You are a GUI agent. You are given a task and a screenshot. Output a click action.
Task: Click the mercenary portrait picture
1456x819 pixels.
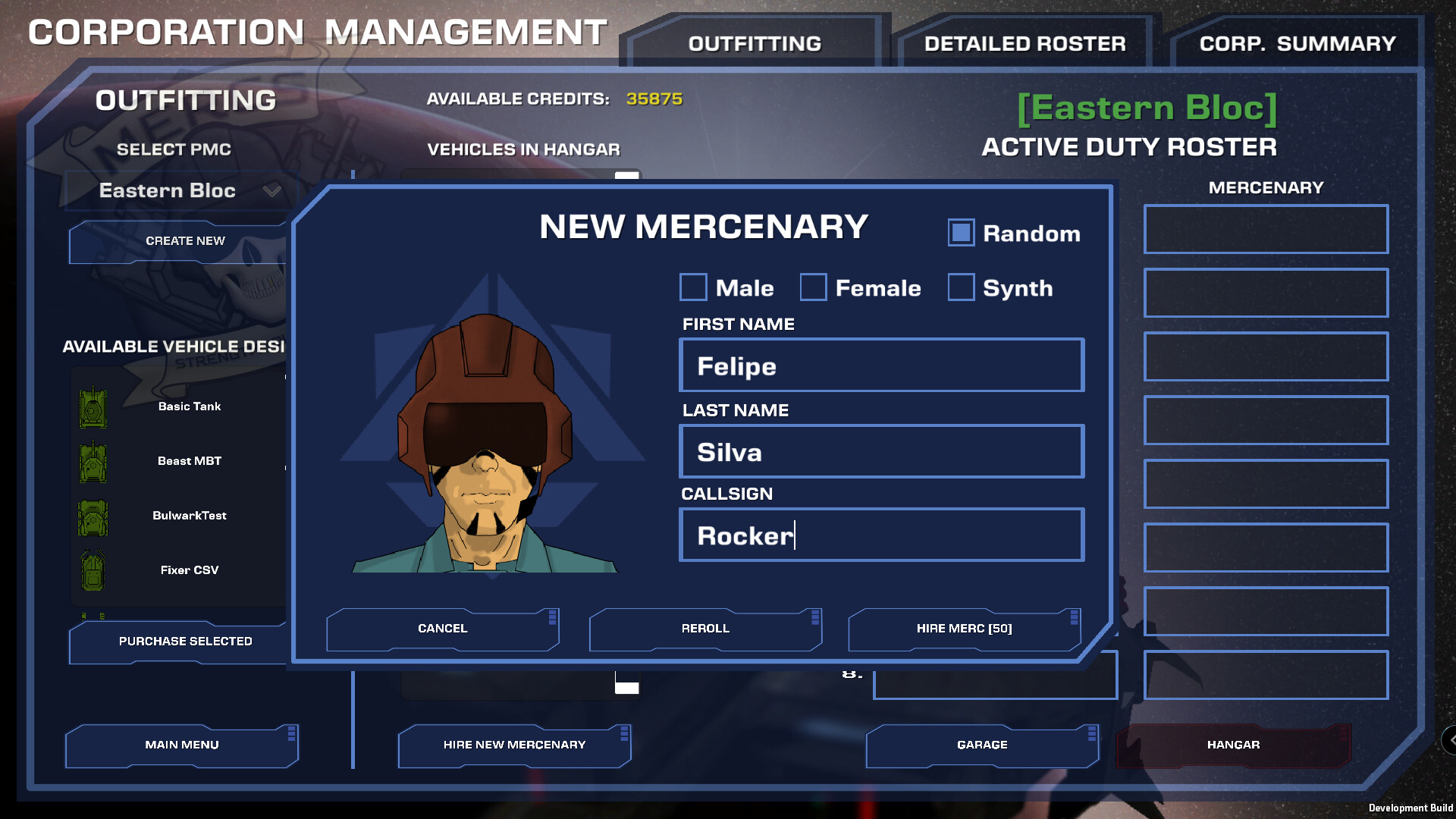[x=485, y=447]
